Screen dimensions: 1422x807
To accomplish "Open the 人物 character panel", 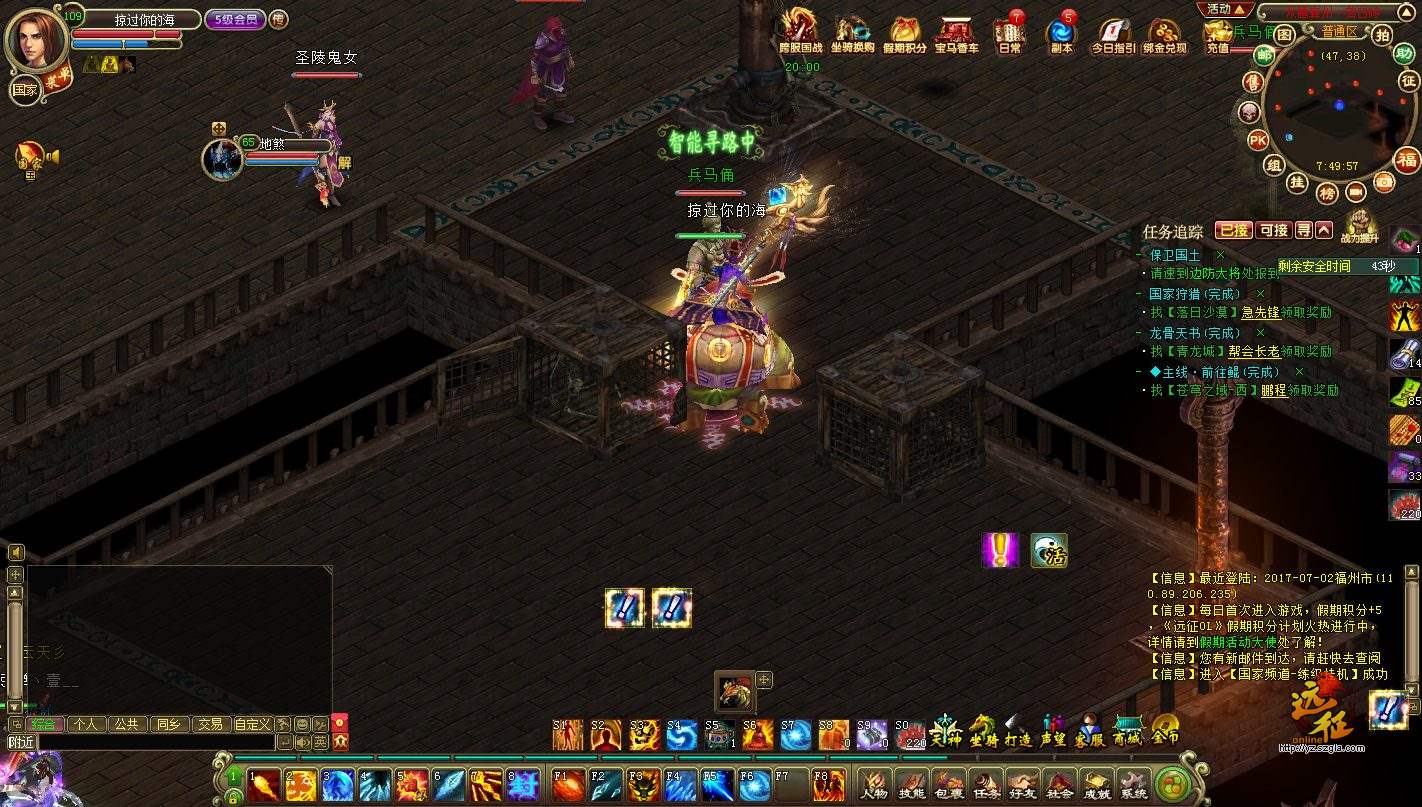I will pos(876,784).
